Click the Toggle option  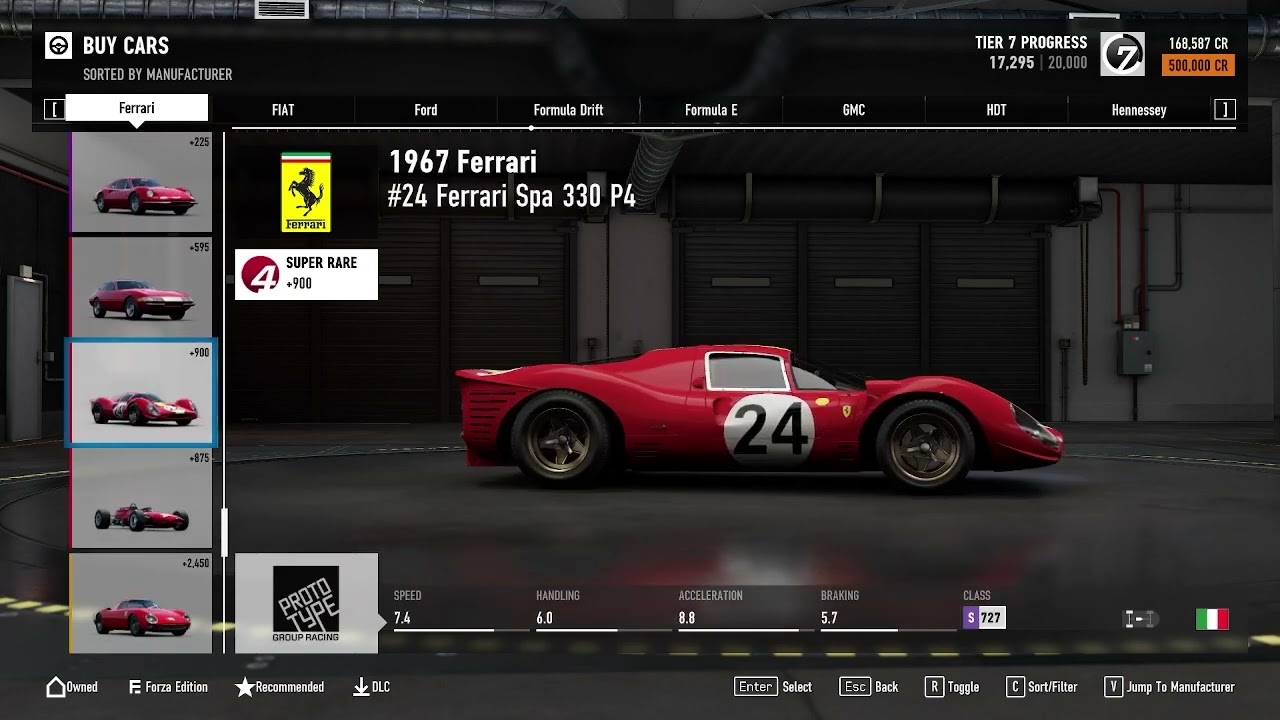pos(951,687)
